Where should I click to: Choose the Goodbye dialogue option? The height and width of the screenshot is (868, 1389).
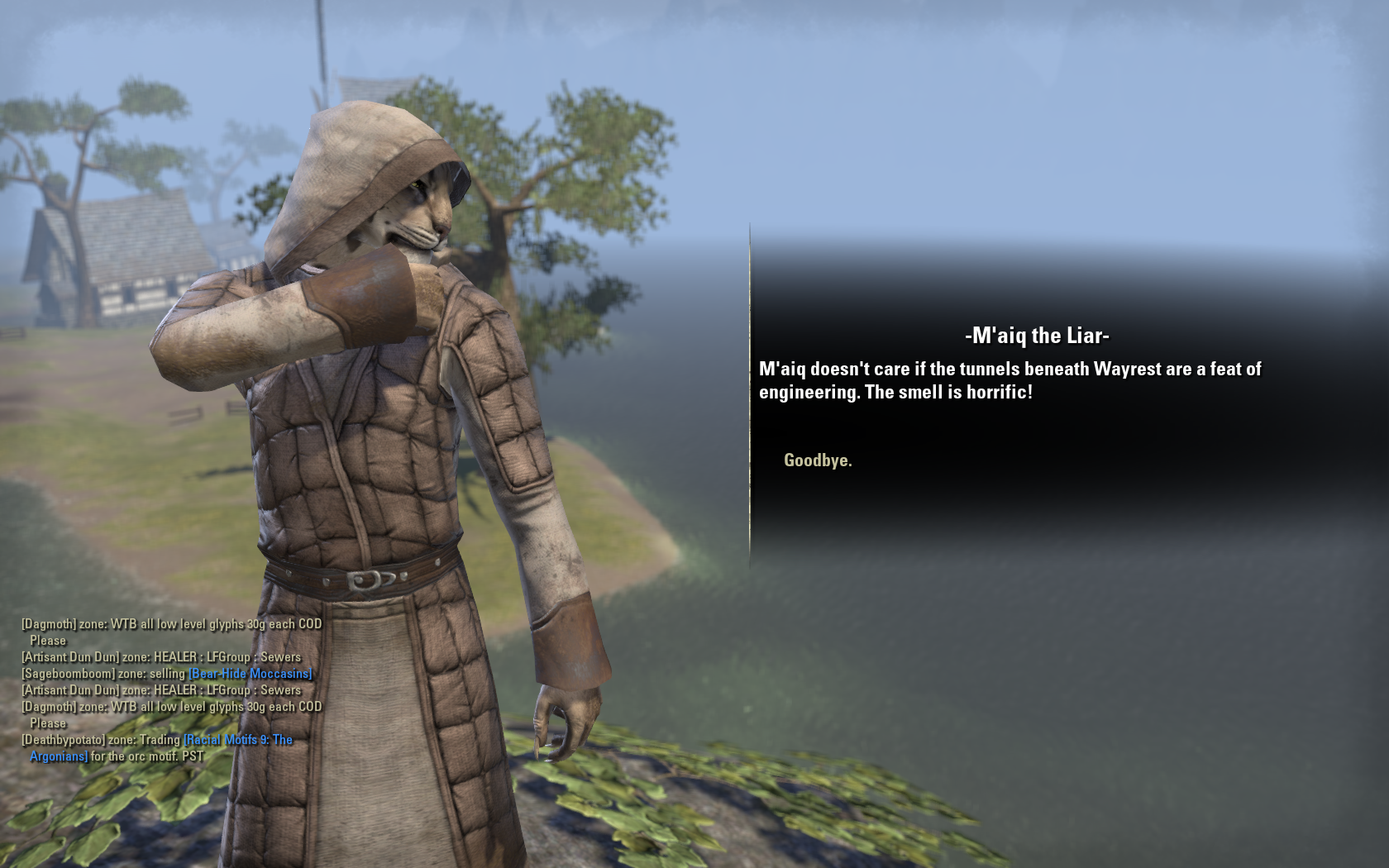[818, 460]
